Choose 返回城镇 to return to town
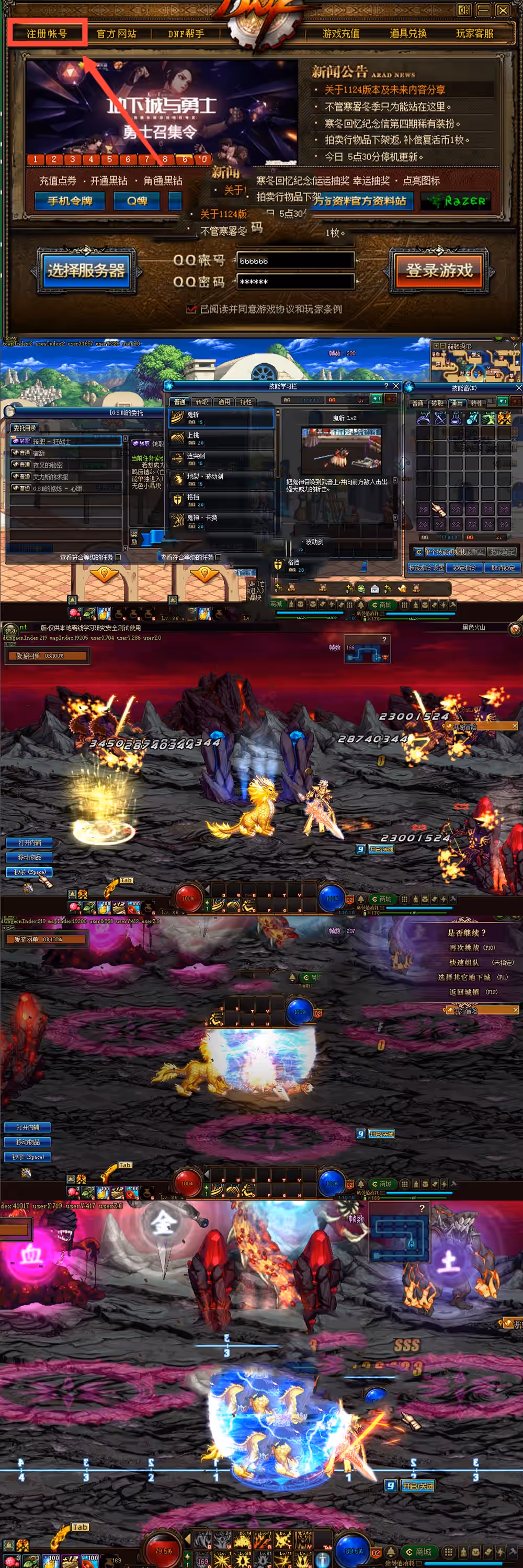523x1568 pixels. tap(472, 991)
